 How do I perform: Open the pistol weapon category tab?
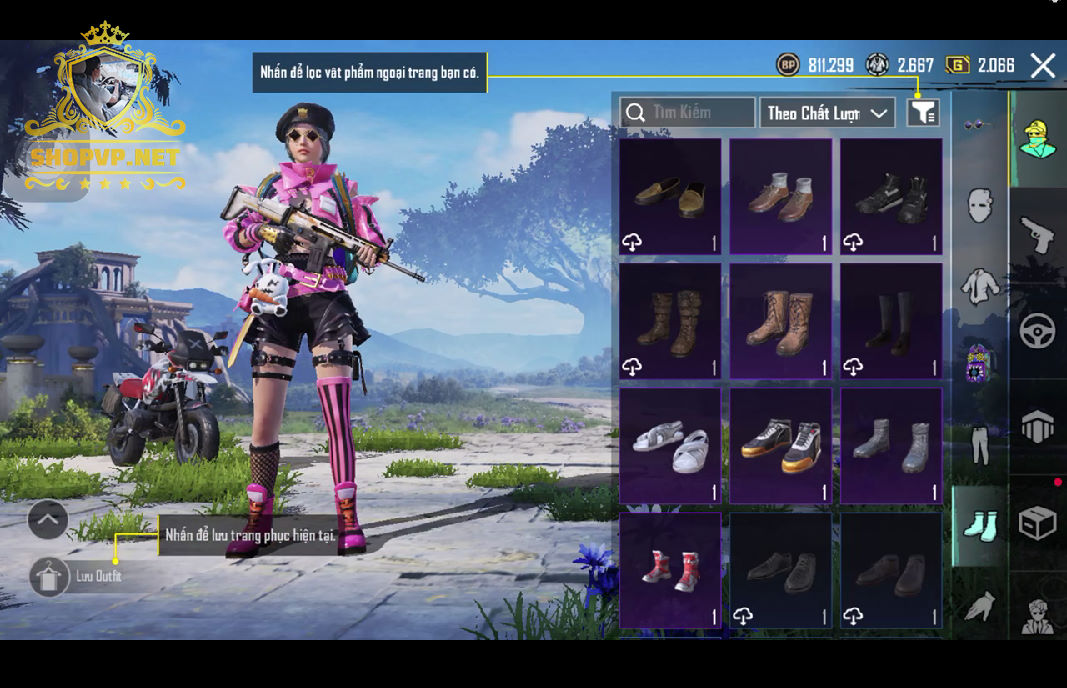(1038, 235)
